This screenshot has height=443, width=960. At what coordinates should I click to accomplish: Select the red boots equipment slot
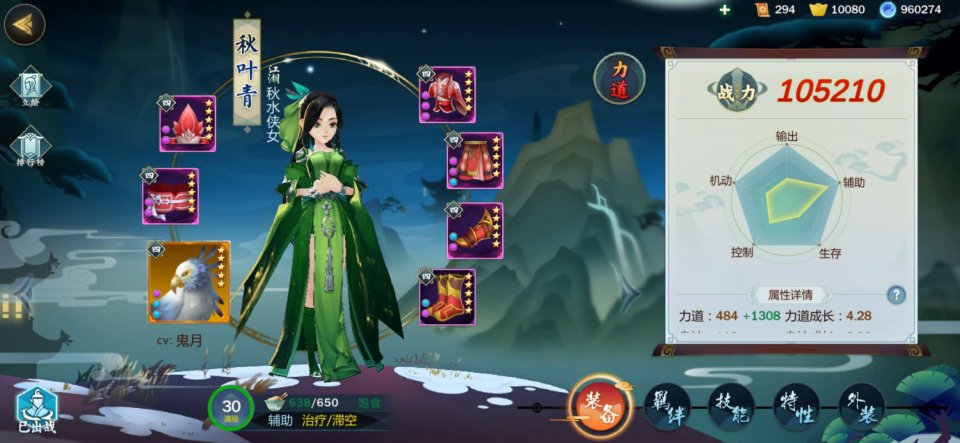(x=447, y=297)
